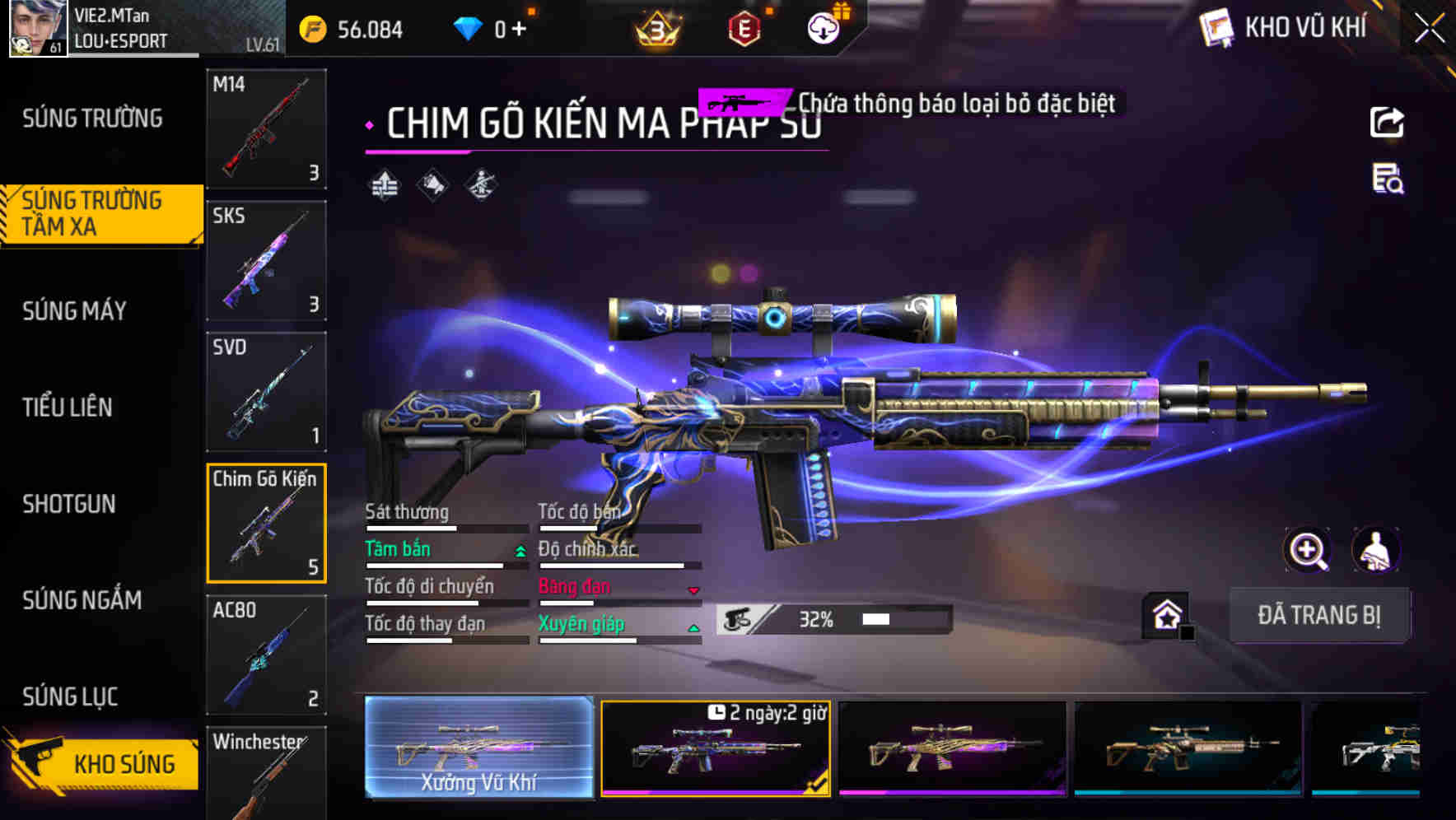Screen dimensions: 1456x820
Task: Open the share icon top right
Action: 1388,122
